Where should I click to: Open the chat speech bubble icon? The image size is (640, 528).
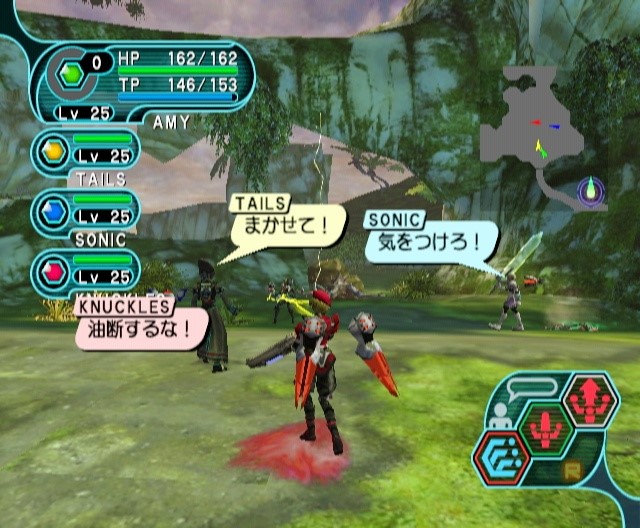pyautogui.click(x=521, y=386)
